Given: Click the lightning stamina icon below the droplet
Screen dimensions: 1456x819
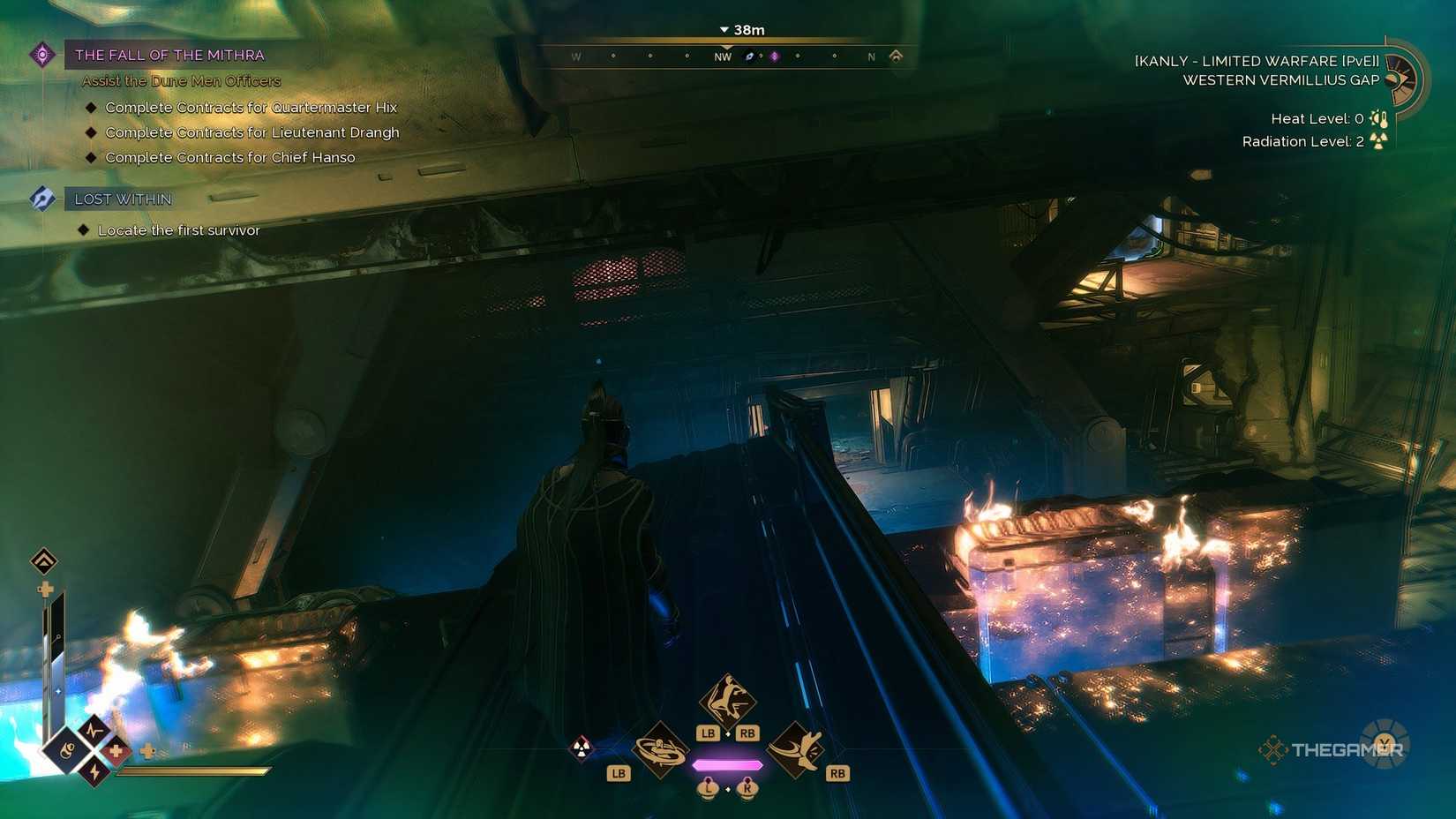Looking at the screenshot, I should click(x=94, y=771).
